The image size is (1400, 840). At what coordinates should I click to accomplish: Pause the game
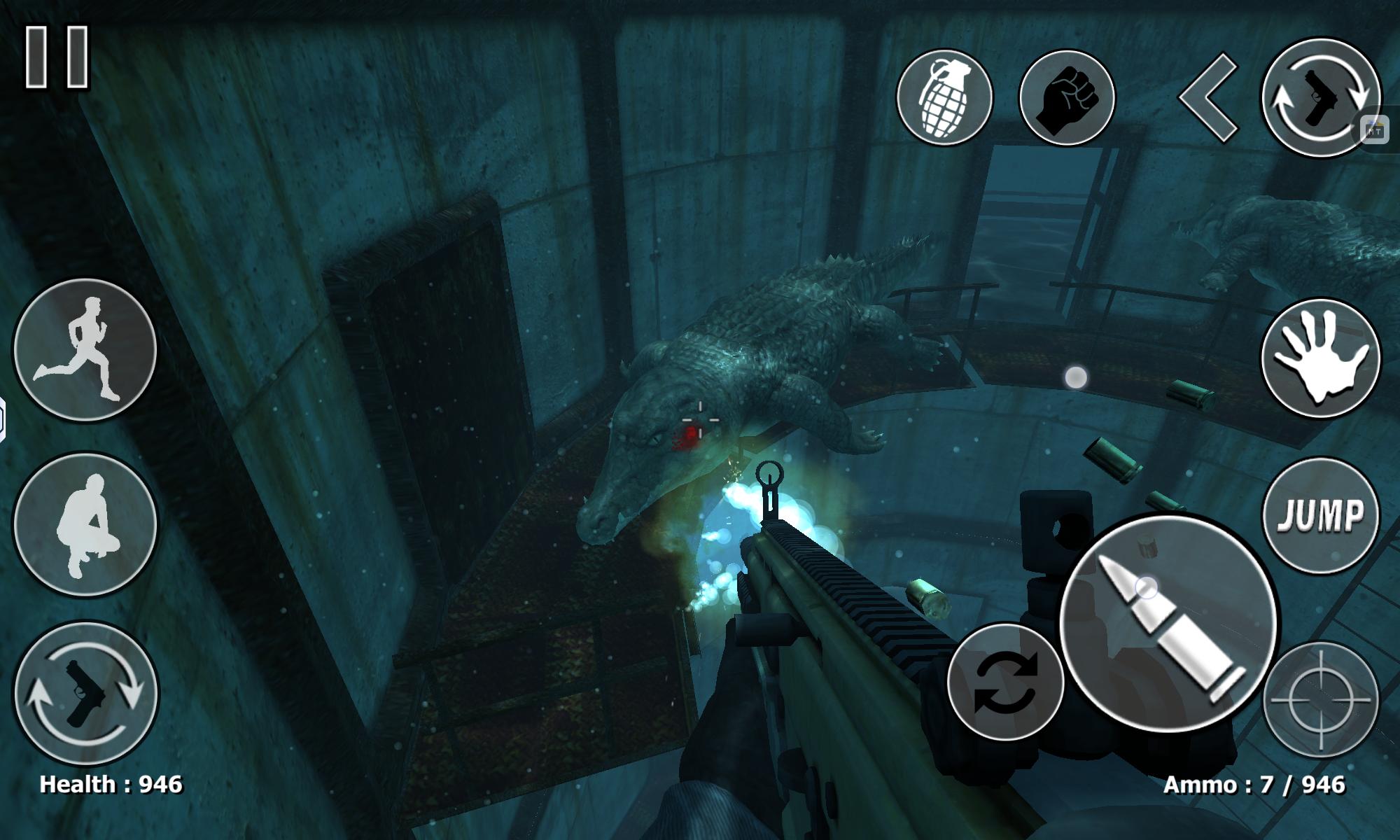[x=57, y=57]
